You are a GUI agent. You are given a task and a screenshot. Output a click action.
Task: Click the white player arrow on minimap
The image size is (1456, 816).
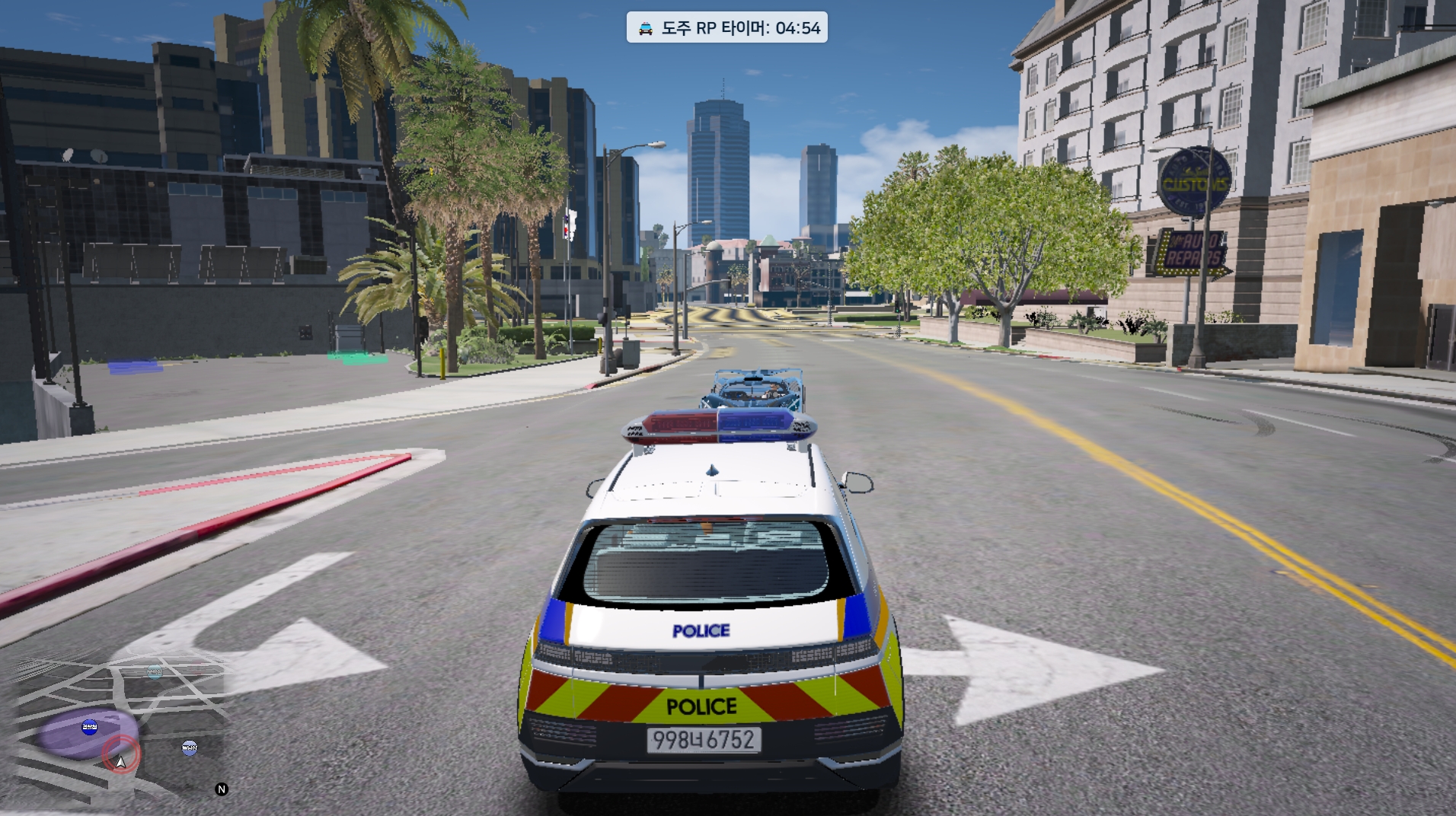(120, 761)
